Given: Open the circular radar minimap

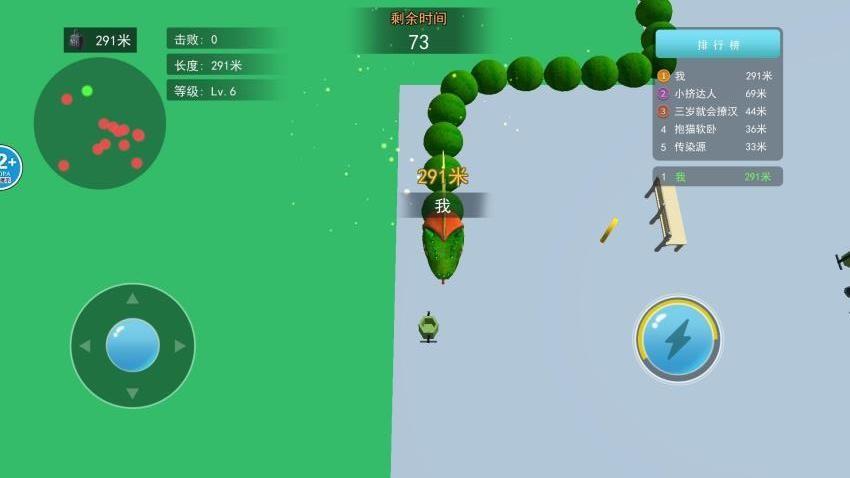Looking at the screenshot, I should (99, 123).
